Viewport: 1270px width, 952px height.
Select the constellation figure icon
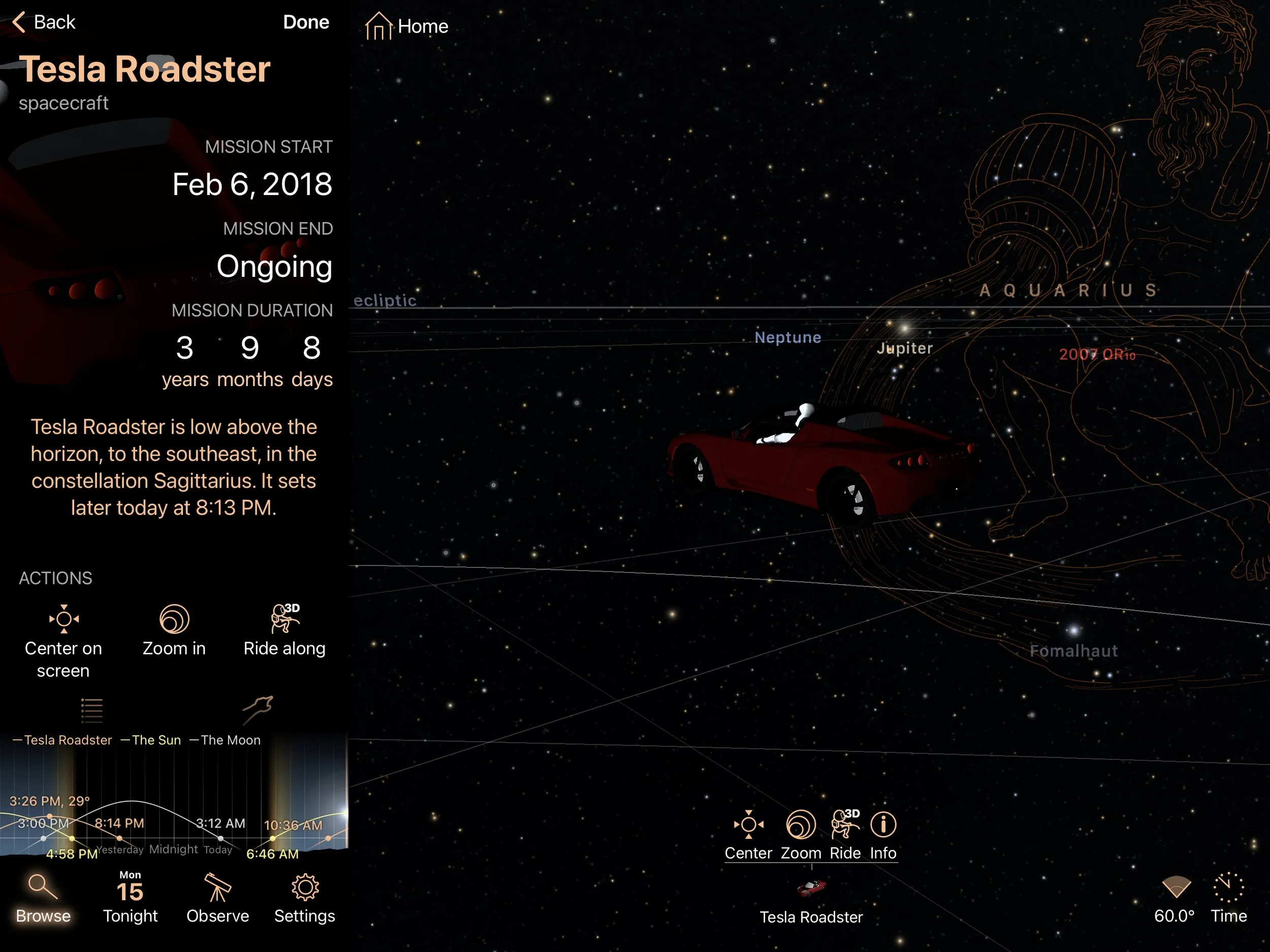click(x=257, y=710)
